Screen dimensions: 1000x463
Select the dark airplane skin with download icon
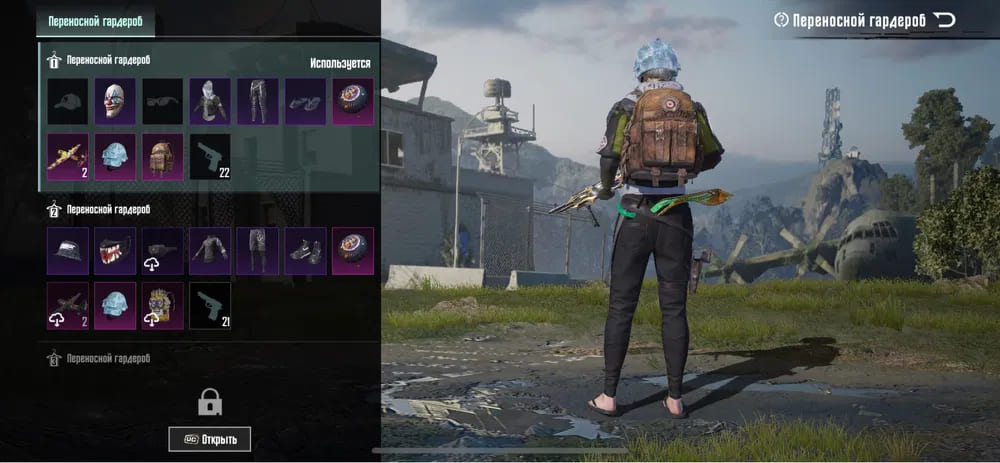click(x=68, y=305)
